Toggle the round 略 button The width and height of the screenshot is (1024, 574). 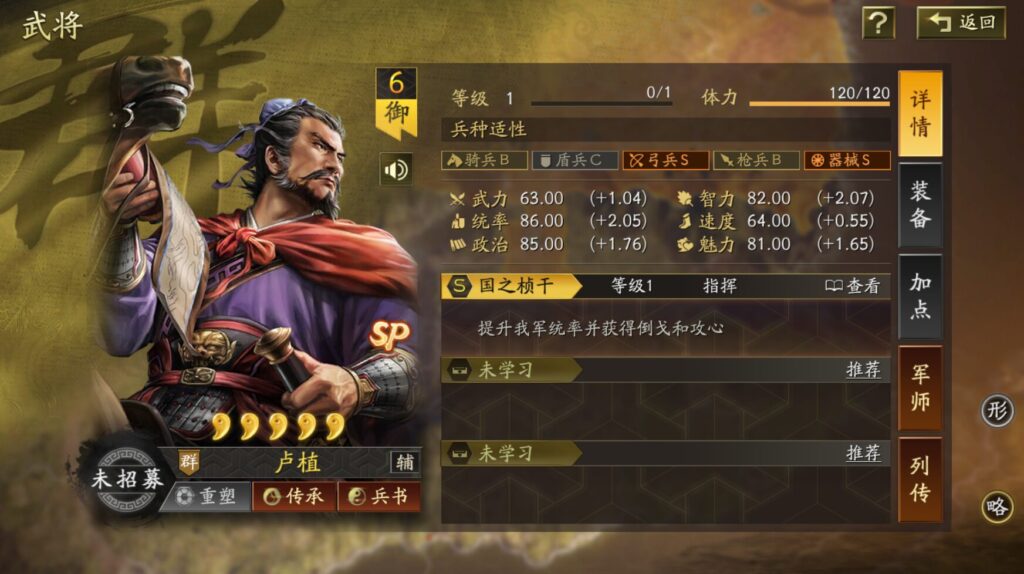(x=997, y=506)
